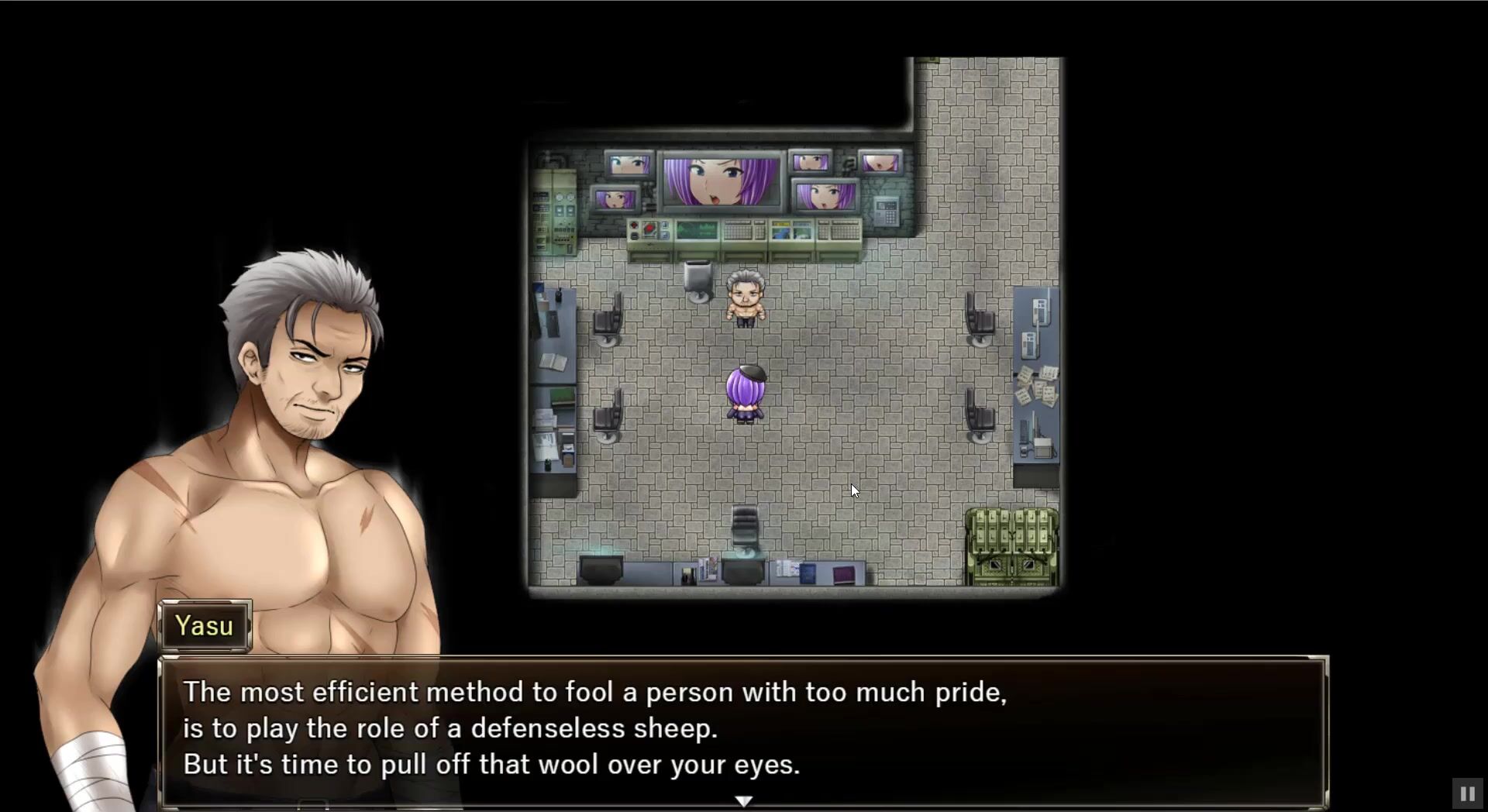Advance dialogue with the white continue arrow
The image size is (1488, 812).
(743, 800)
